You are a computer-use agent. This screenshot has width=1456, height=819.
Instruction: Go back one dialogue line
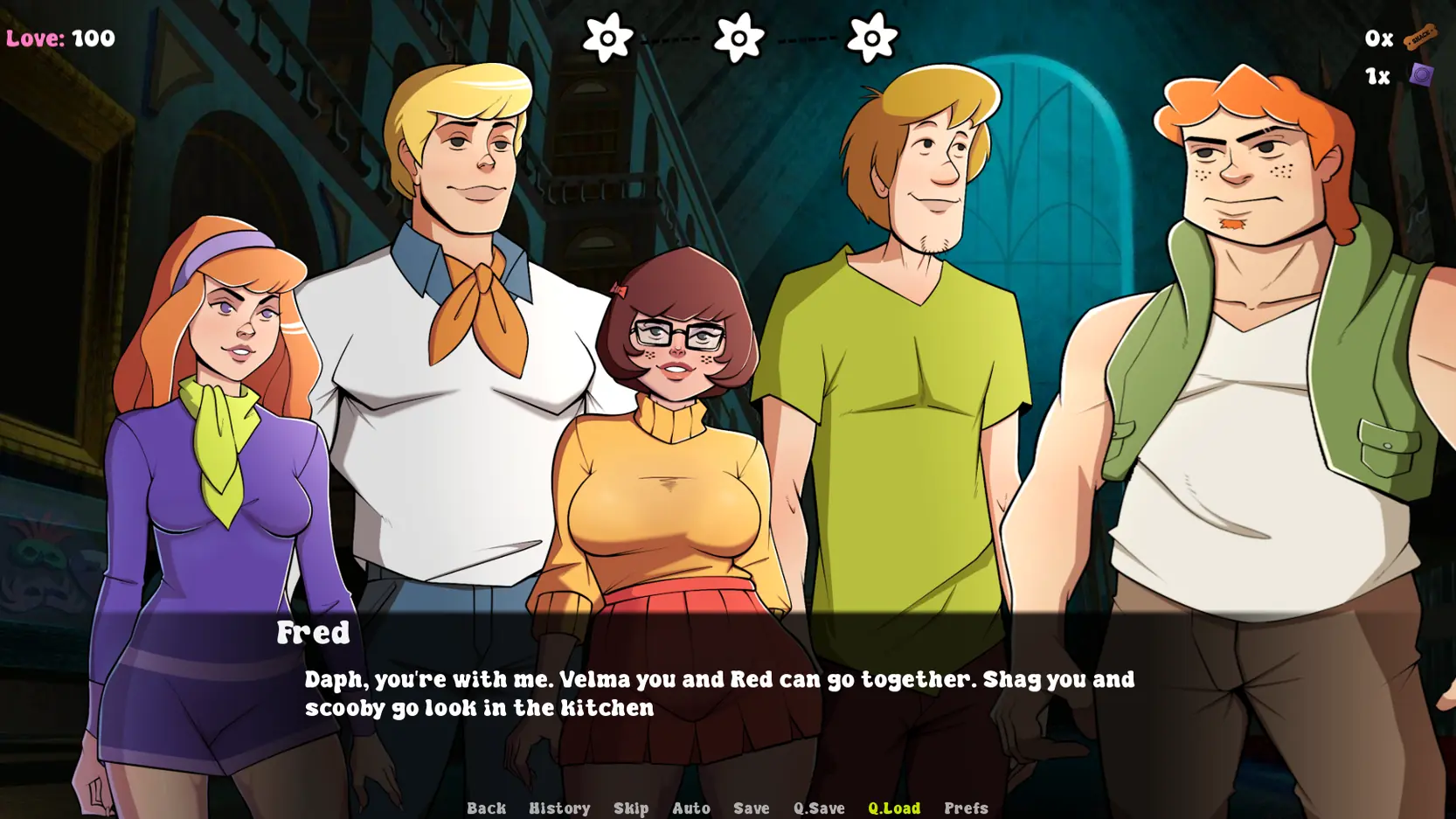(486, 808)
